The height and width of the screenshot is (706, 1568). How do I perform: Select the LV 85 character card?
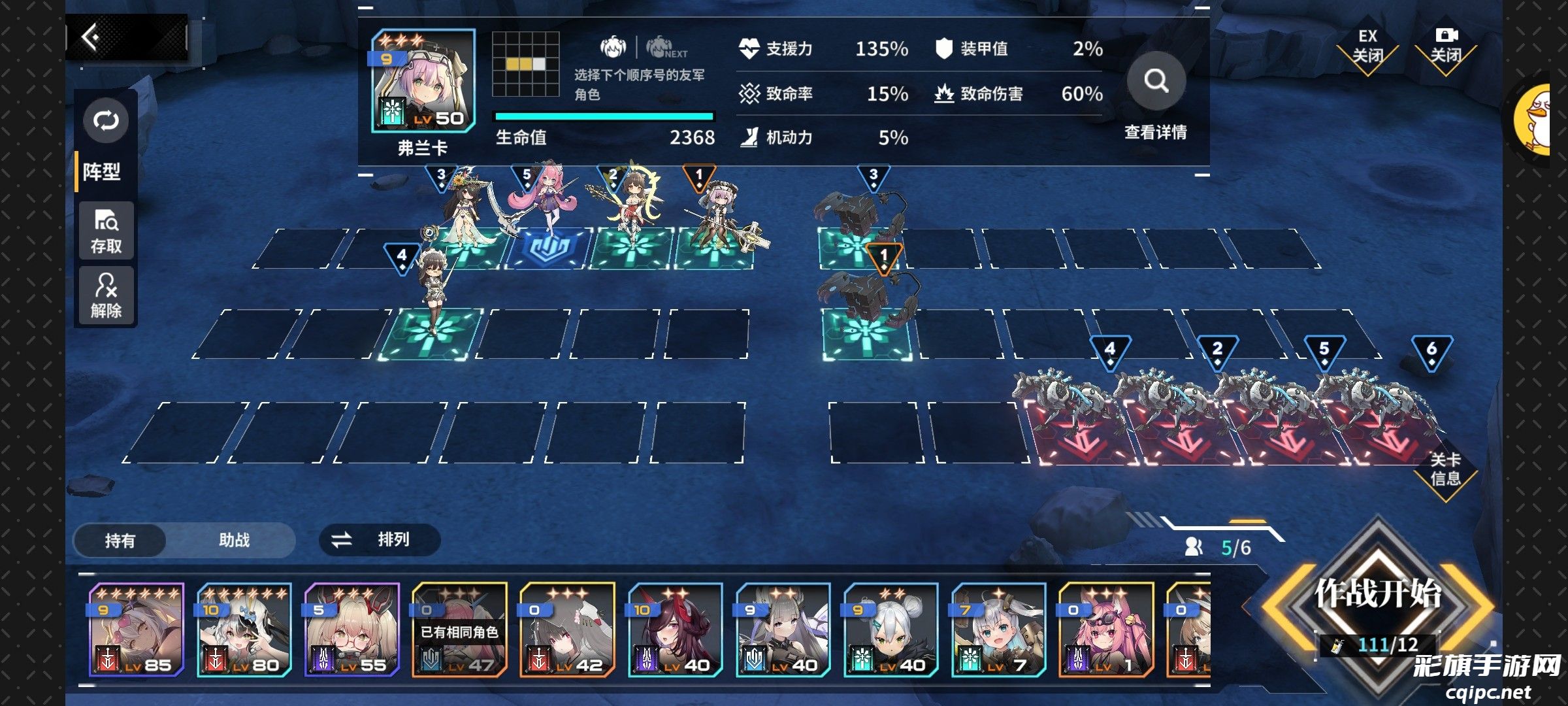pos(137,630)
